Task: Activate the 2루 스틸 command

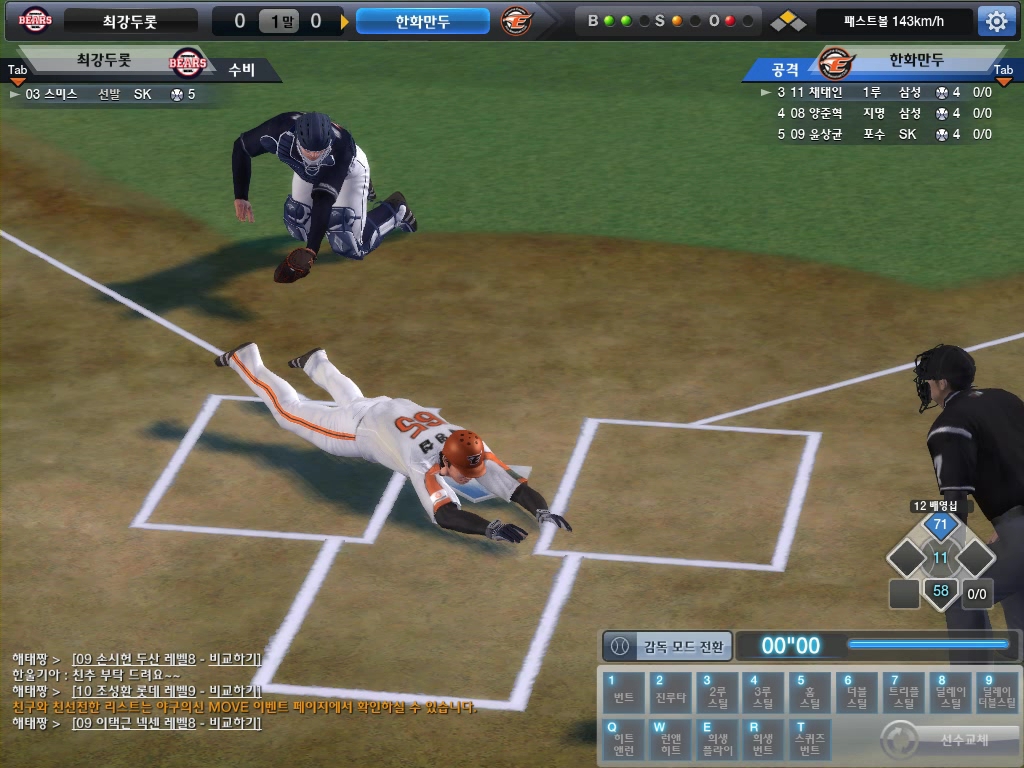Action: coord(717,692)
